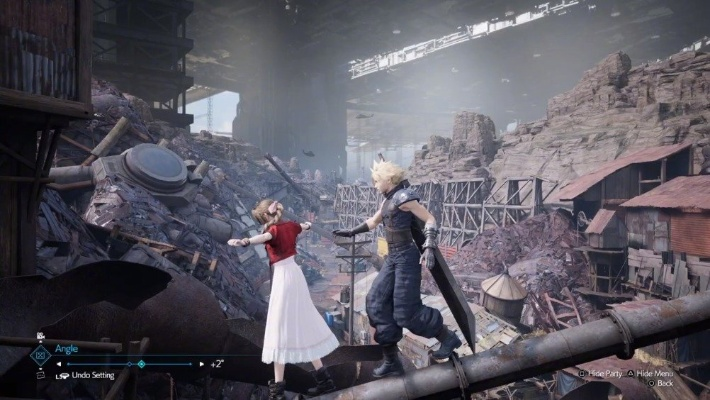710x400 pixels.
Task: Increase the angle with the right arrow
Action: click(x=201, y=363)
